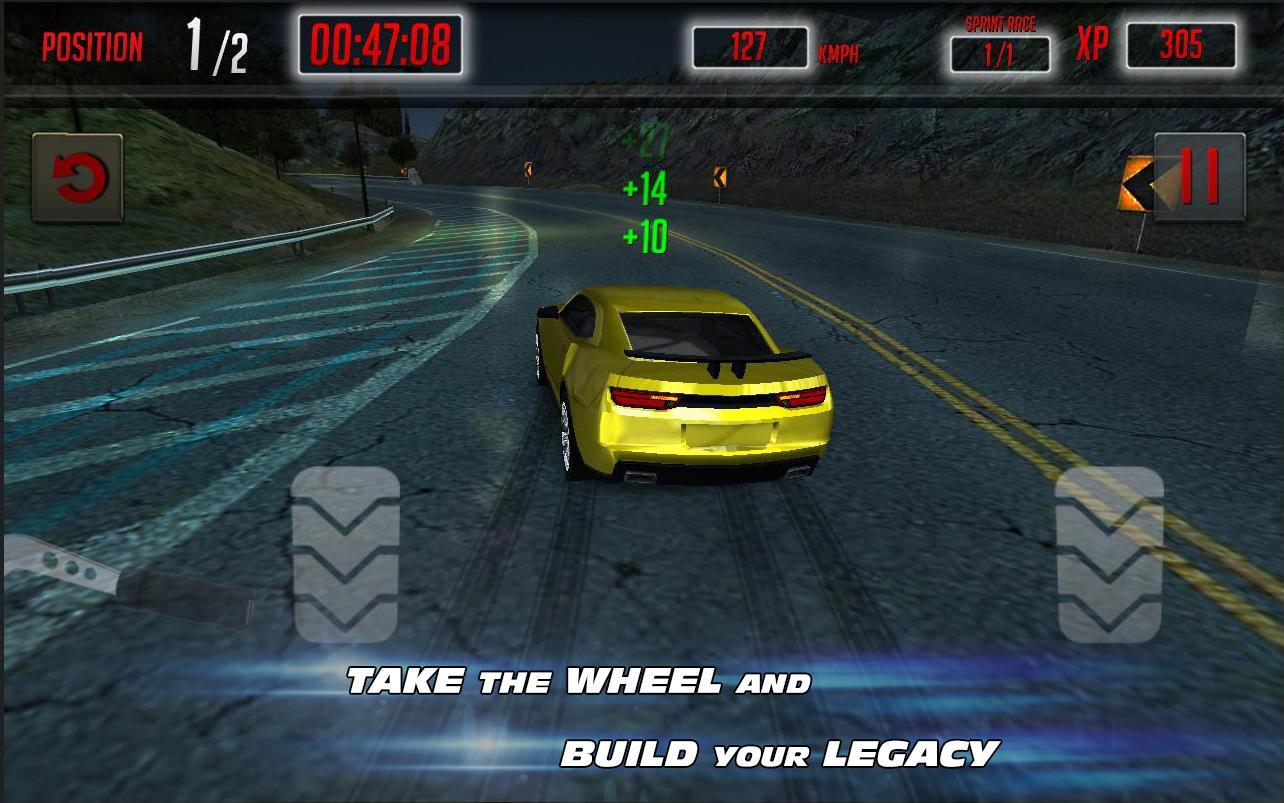Tap the right chevron pedal

[x=1110, y=554]
